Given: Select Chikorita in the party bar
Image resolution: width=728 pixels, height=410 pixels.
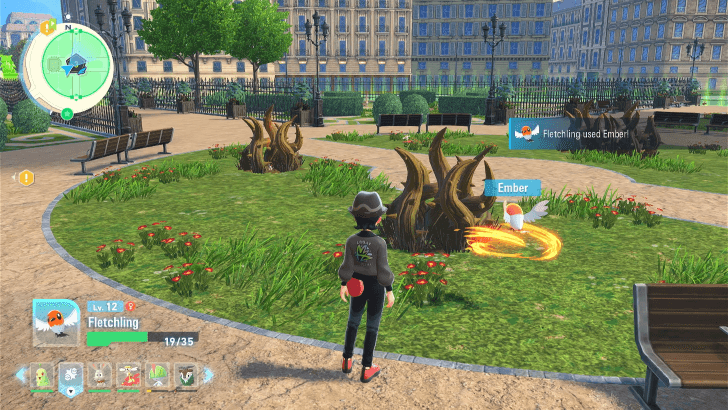Looking at the screenshot, I should (x=42, y=375).
